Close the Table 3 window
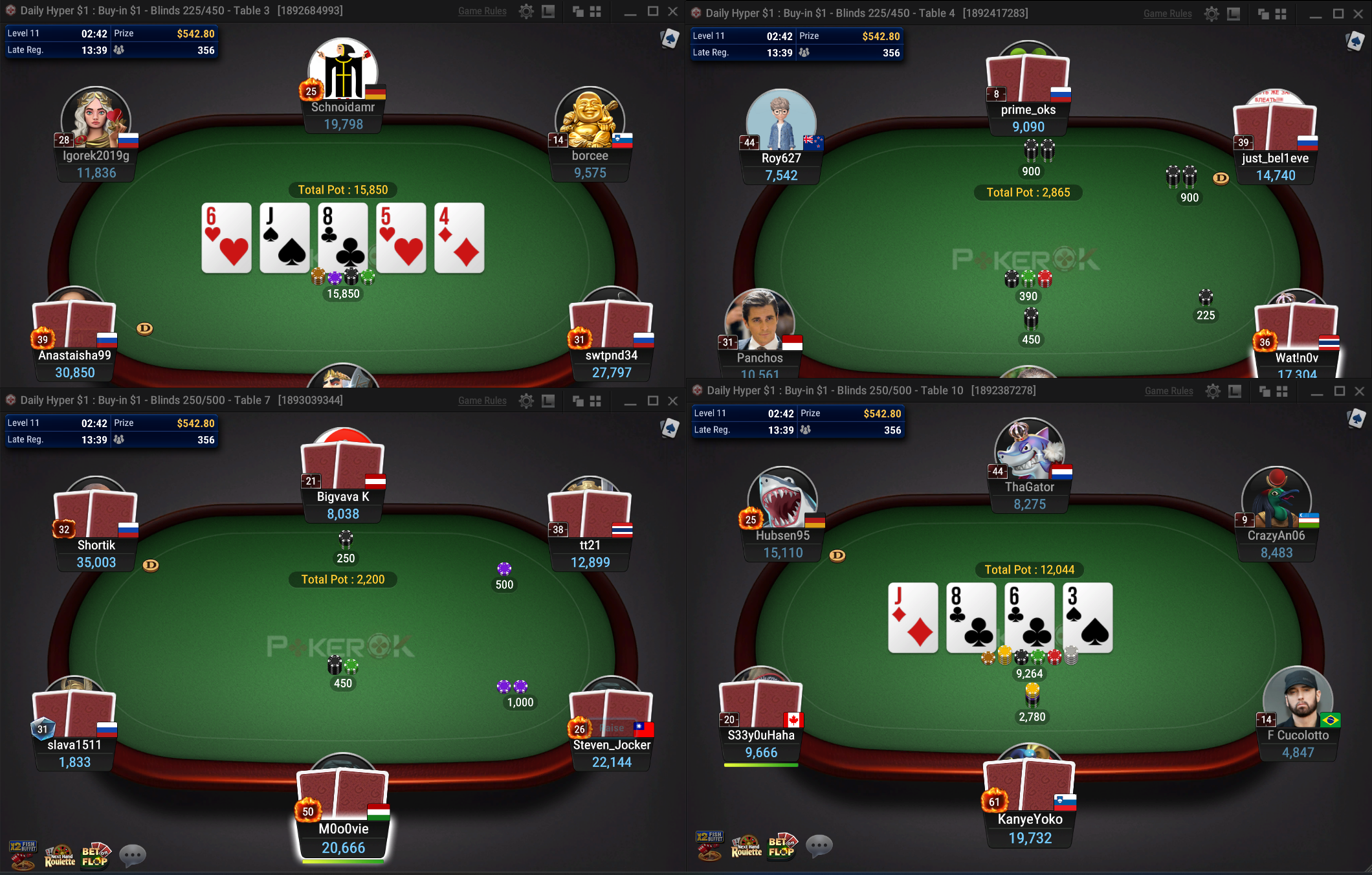This screenshot has width=1372, height=875. pyautogui.click(x=673, y=11)
